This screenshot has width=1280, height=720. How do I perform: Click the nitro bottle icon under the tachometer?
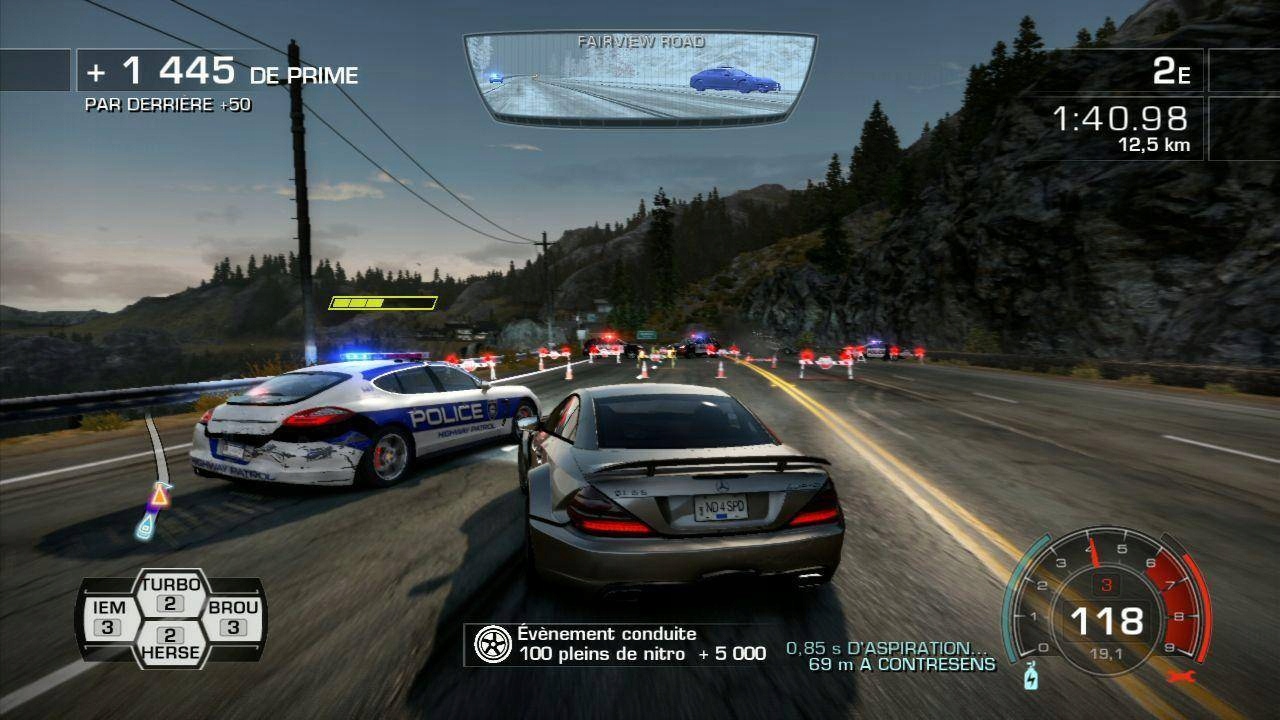(x=1032, y=678)
